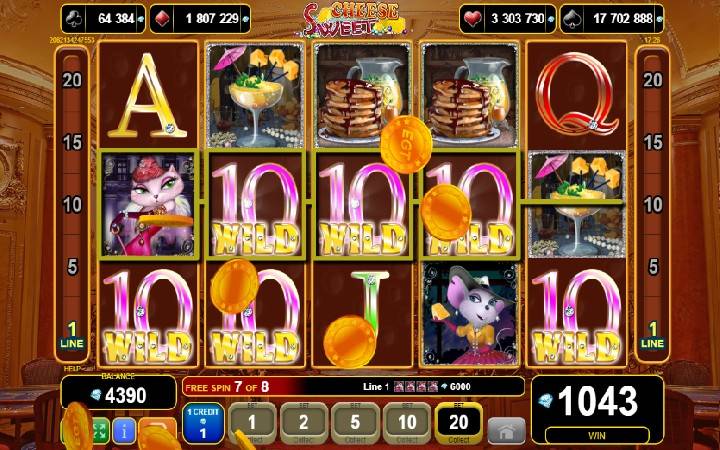Return to lobby via the home button

506,431
